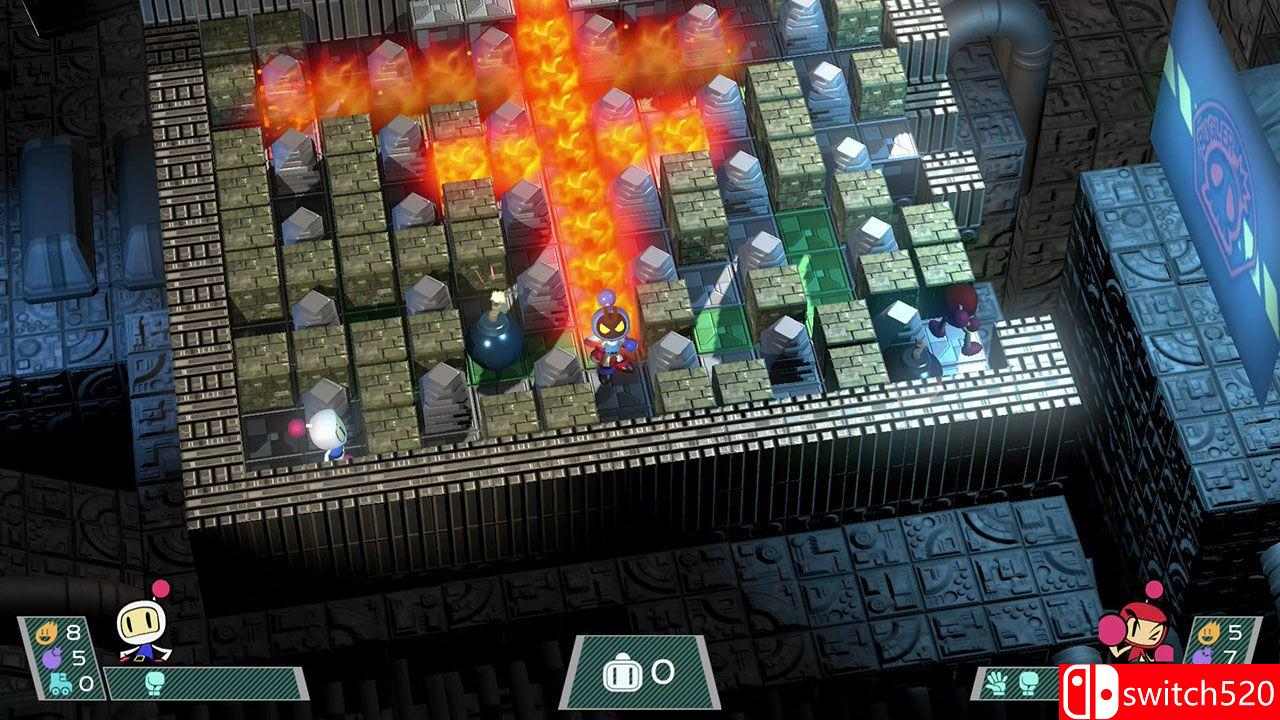The height and width of the screenshot is (720, 1280).
Task: Click the punch glove icon on White Bomber's ability bar
Action: 153,682
